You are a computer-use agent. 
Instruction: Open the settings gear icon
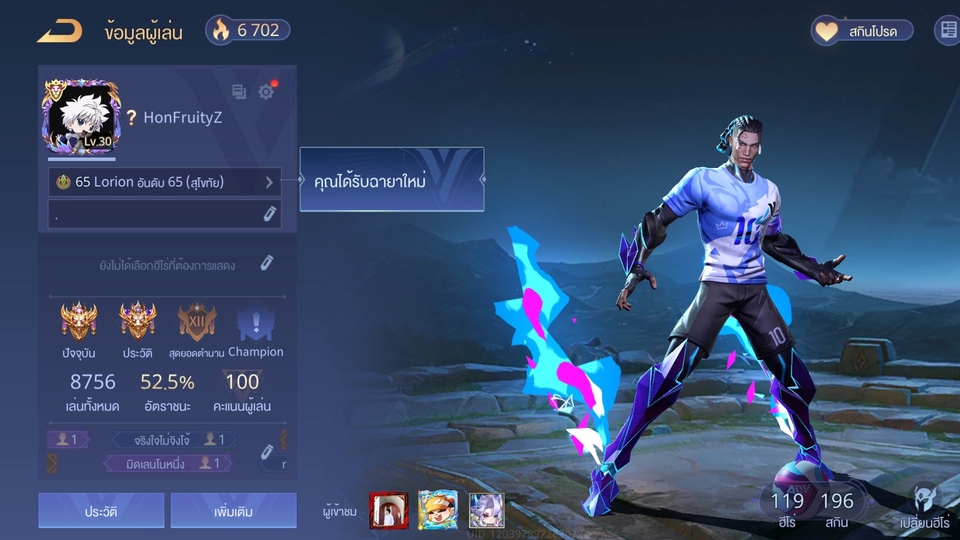click(266, 92)
